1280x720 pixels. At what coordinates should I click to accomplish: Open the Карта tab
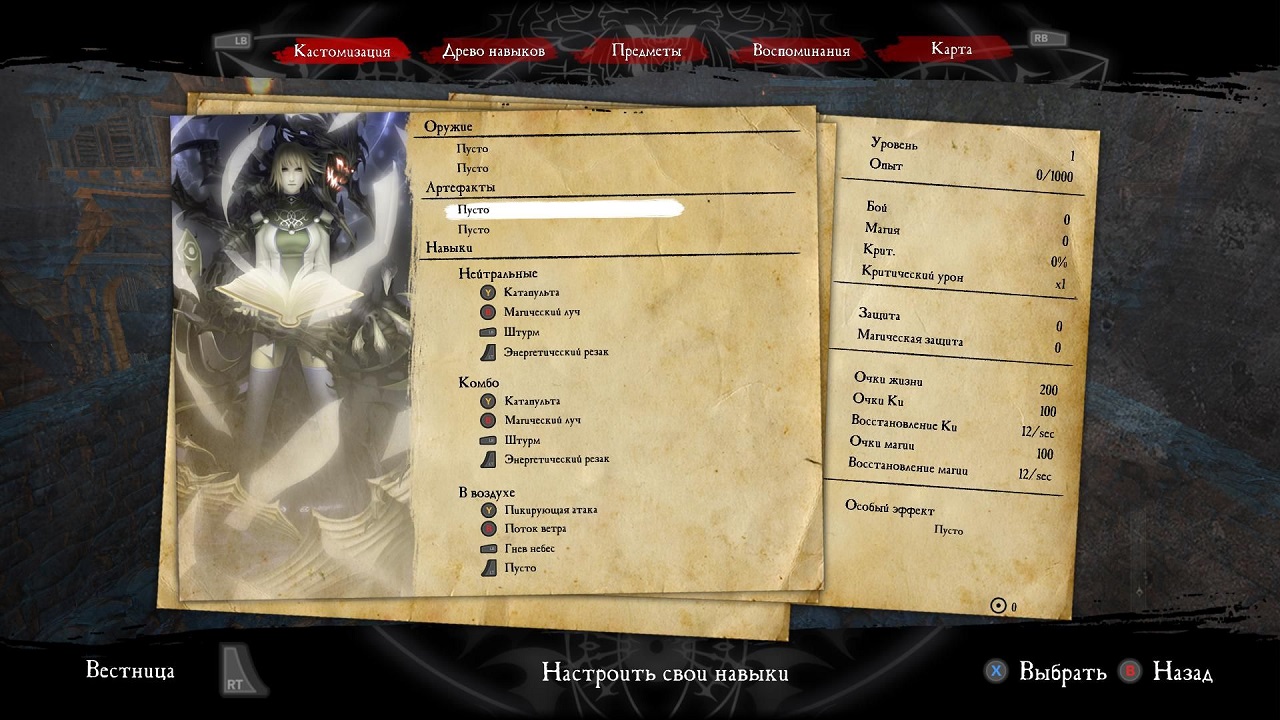951,49
